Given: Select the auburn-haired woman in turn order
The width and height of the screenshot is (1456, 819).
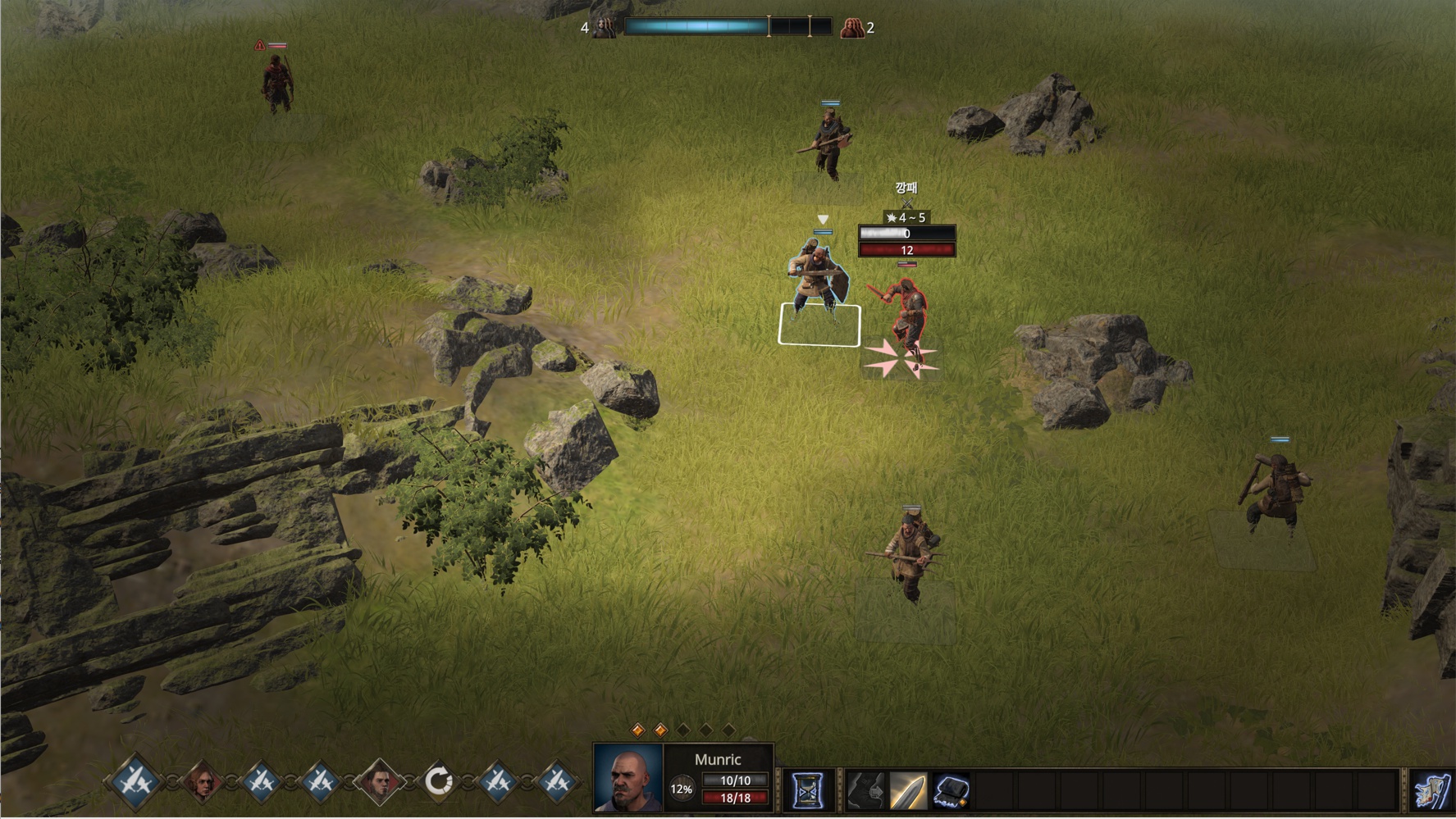Looking at the screenshot, I should [x=202, y=781].
